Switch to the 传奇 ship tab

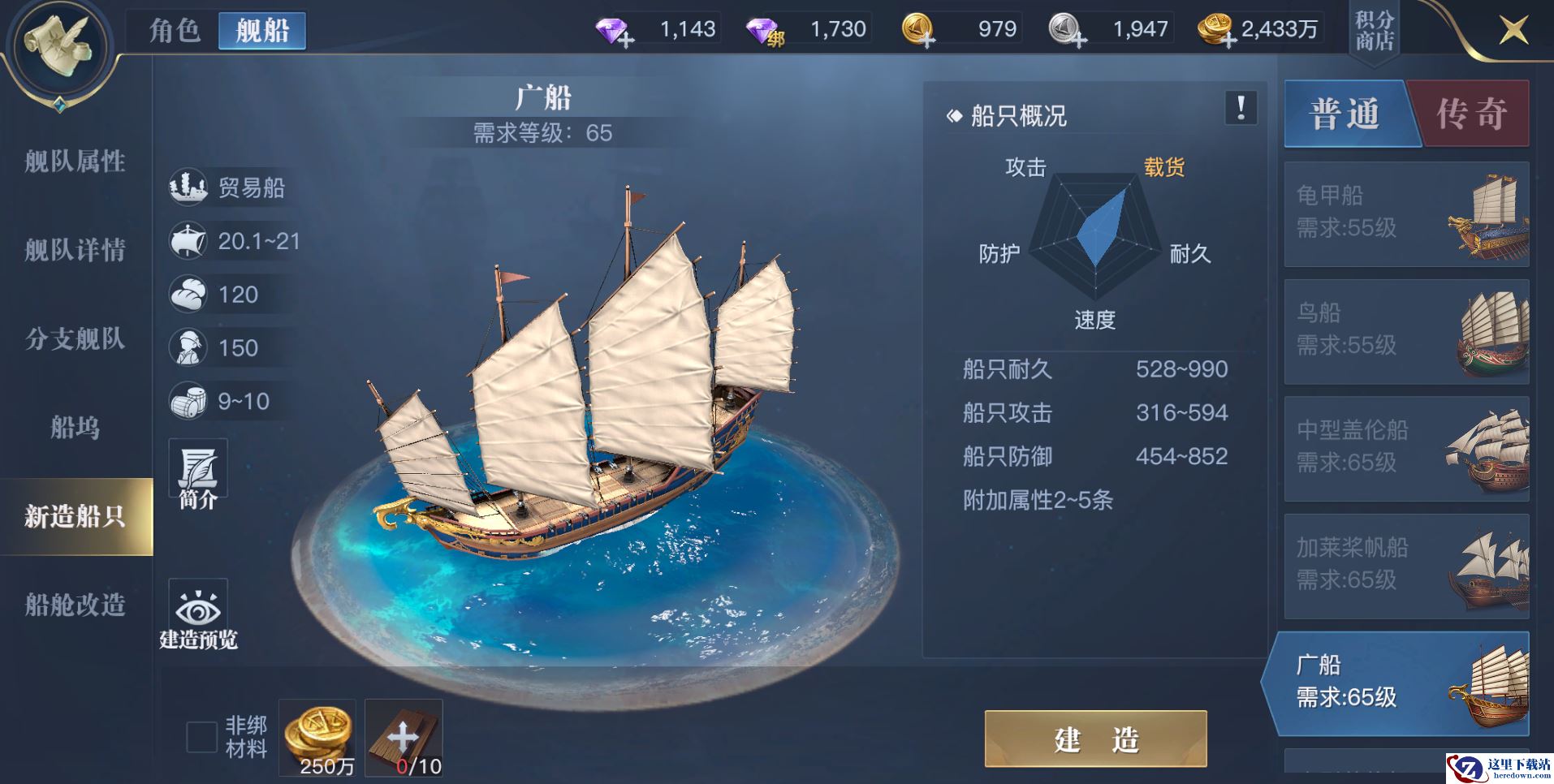pyautogui.click(x=1471, y=114)
